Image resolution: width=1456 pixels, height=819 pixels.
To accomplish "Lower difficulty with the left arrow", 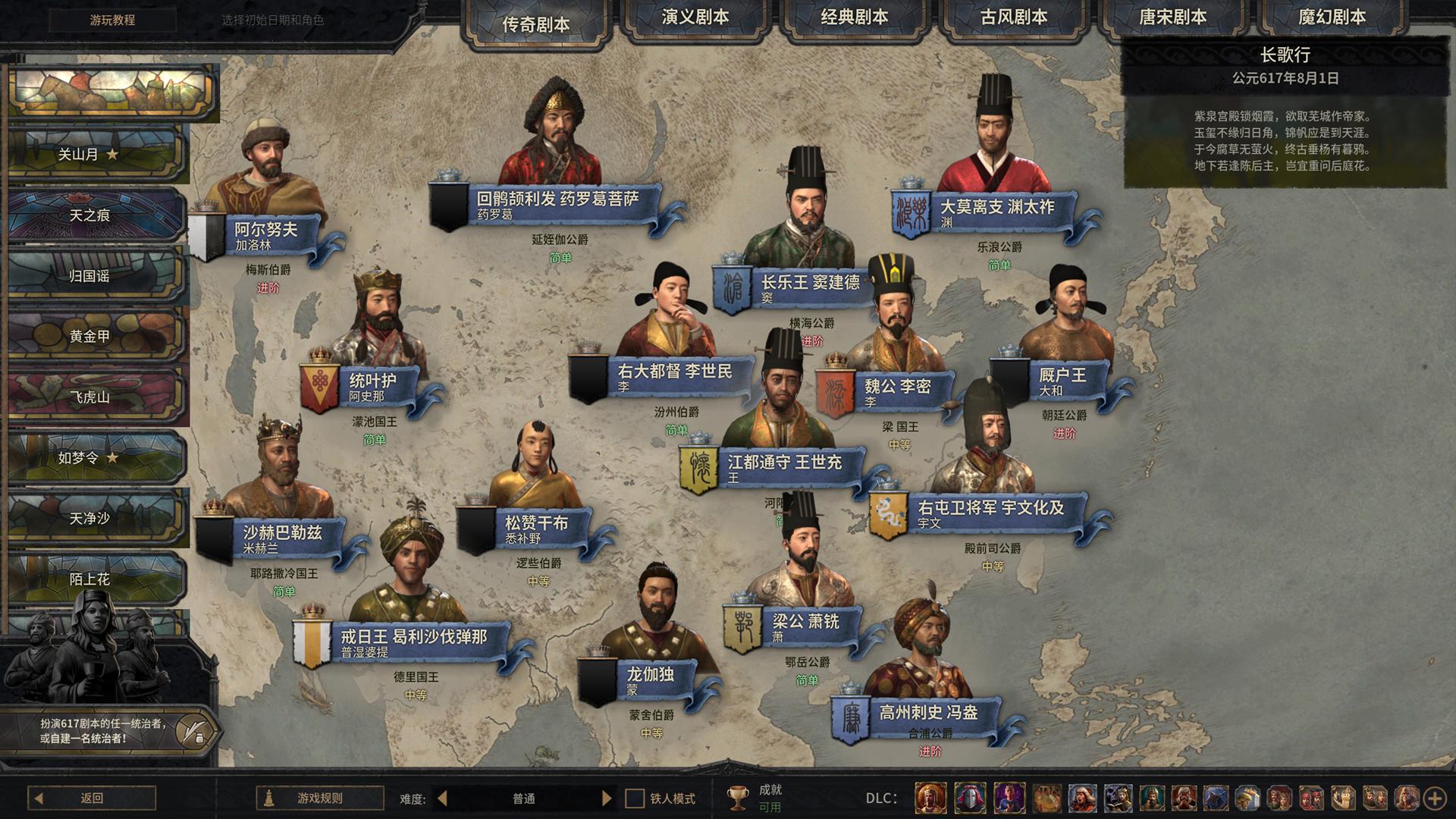I will [x=443, y=799].
